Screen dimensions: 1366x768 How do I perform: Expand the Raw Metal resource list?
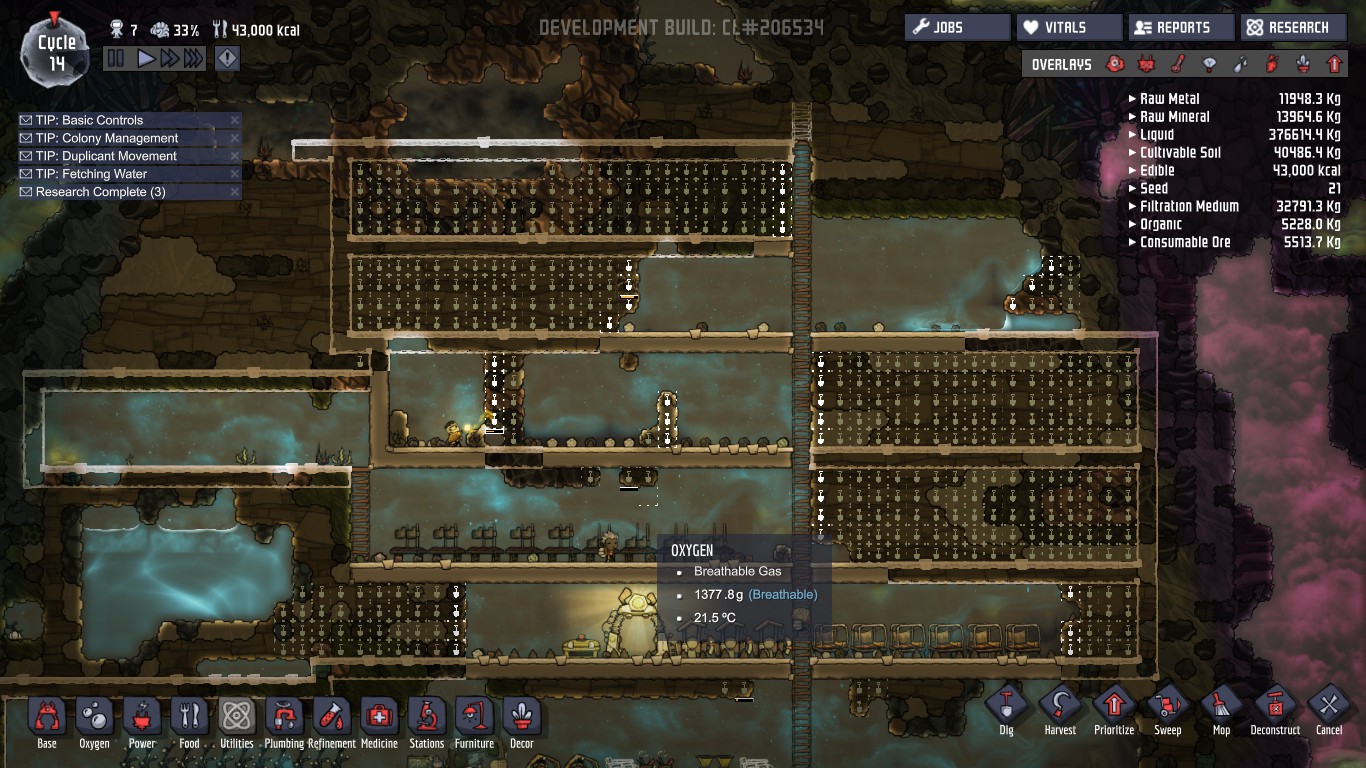tap(1169, 99)
